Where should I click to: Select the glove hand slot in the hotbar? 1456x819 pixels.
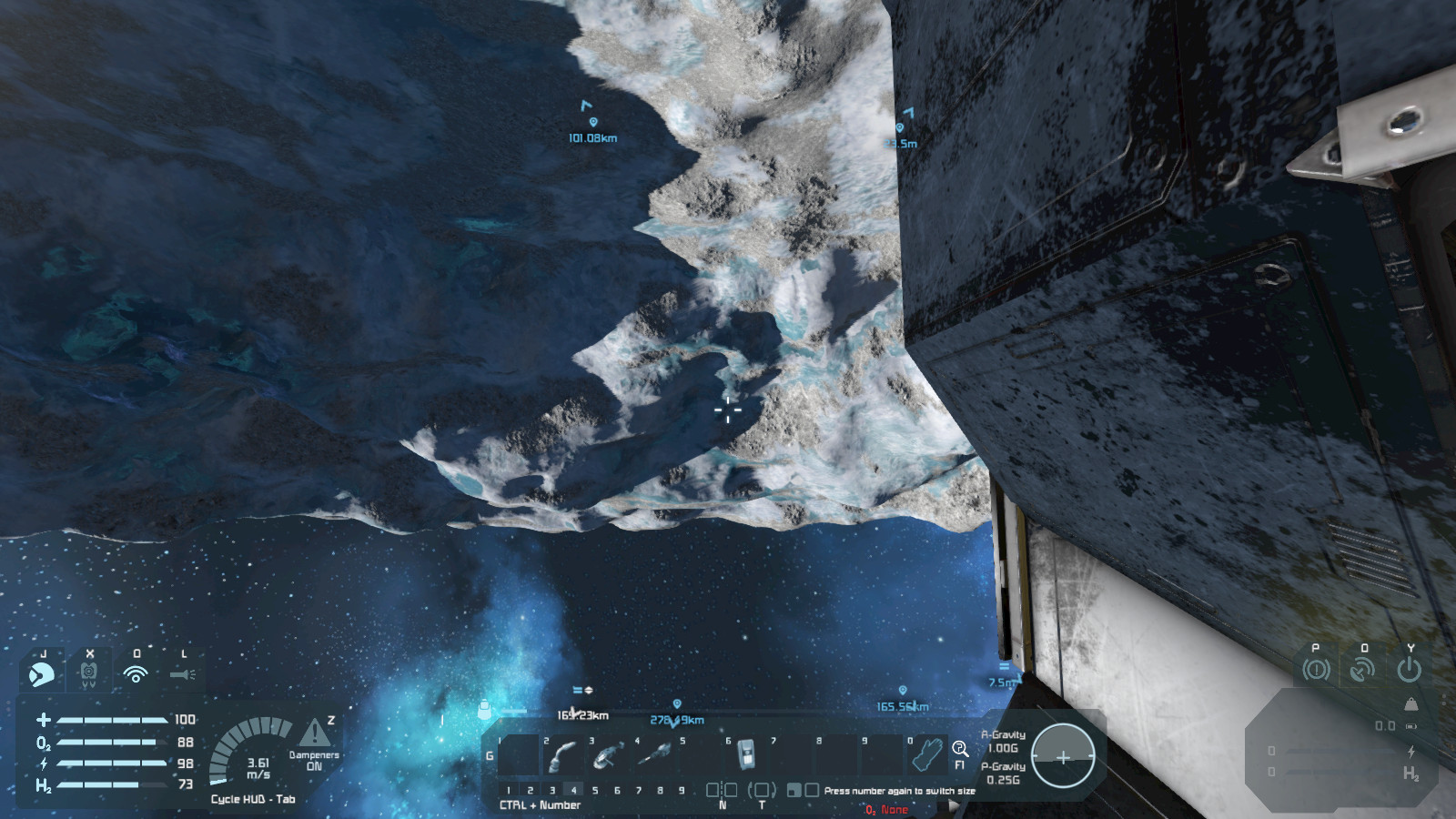tap(928, 755)
